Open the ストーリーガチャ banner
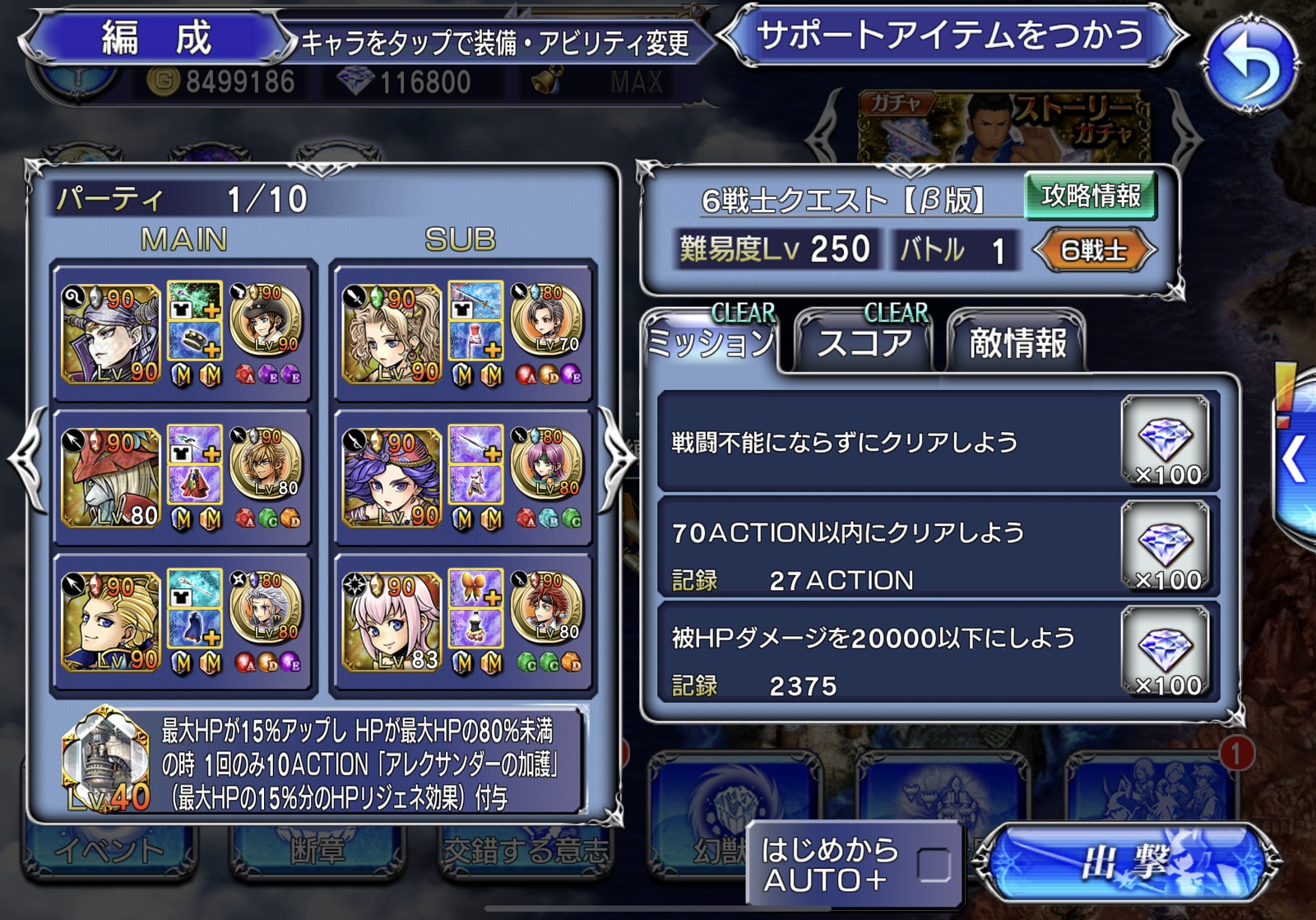 pos(1003,128)
